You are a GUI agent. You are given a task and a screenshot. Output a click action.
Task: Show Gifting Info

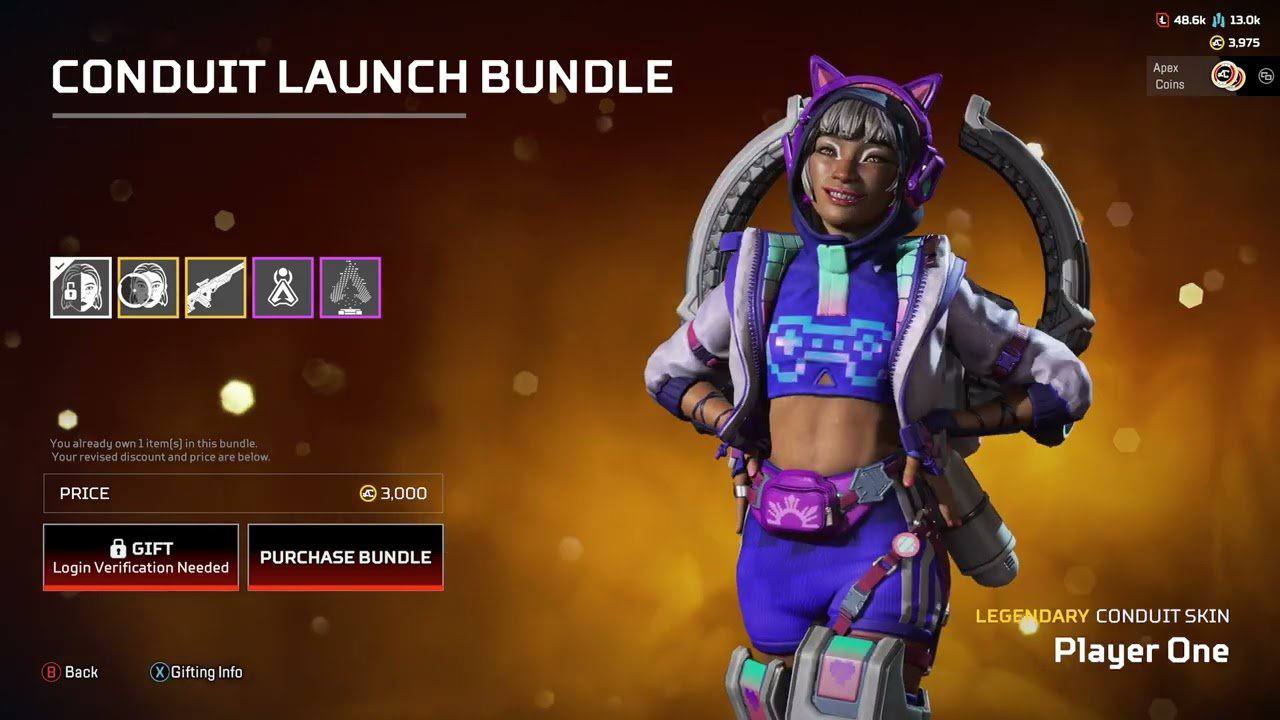[x=196, y=672]
